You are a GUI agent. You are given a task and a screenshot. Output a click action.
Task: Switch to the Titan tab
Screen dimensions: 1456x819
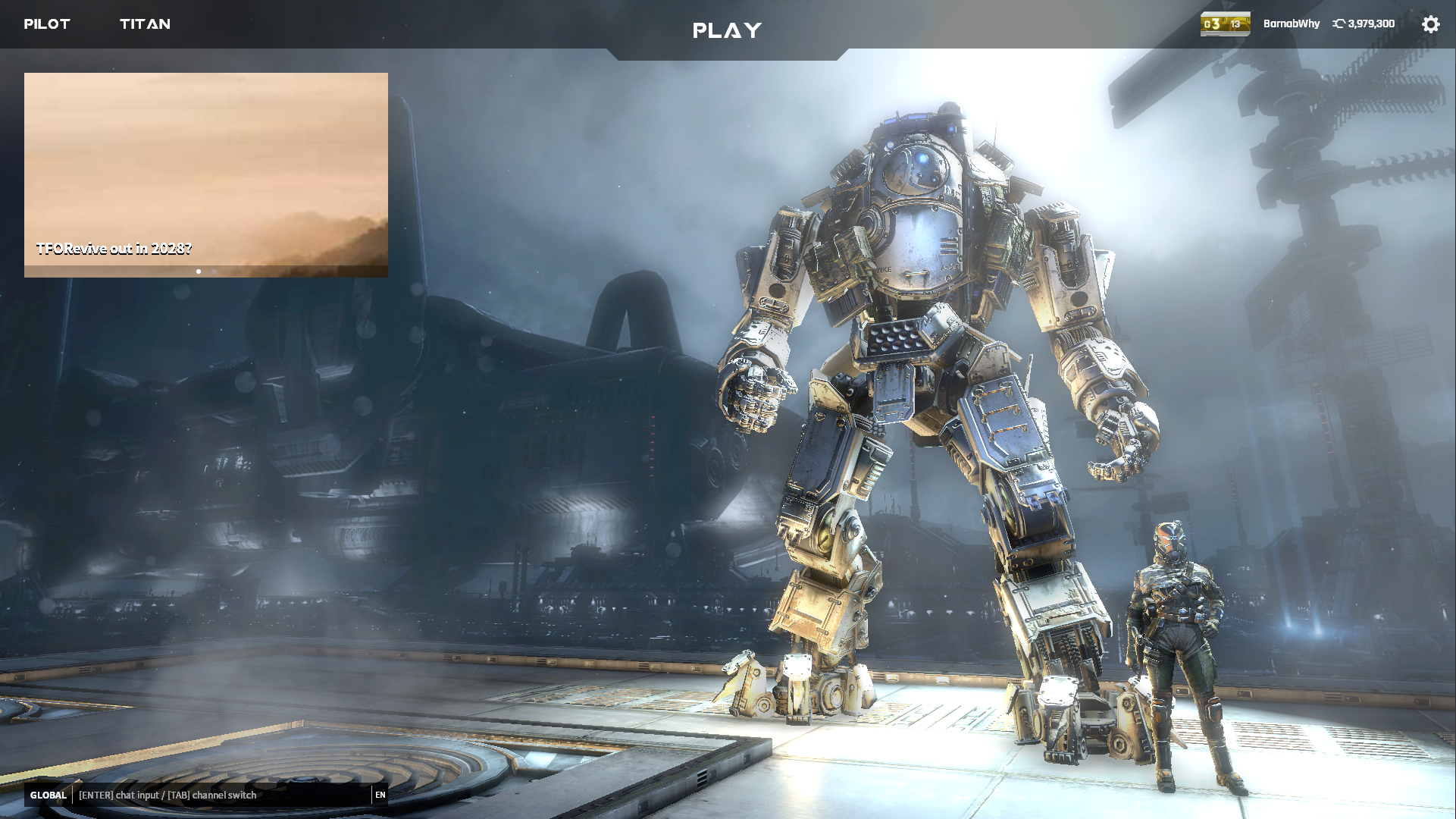pos(145,24)
